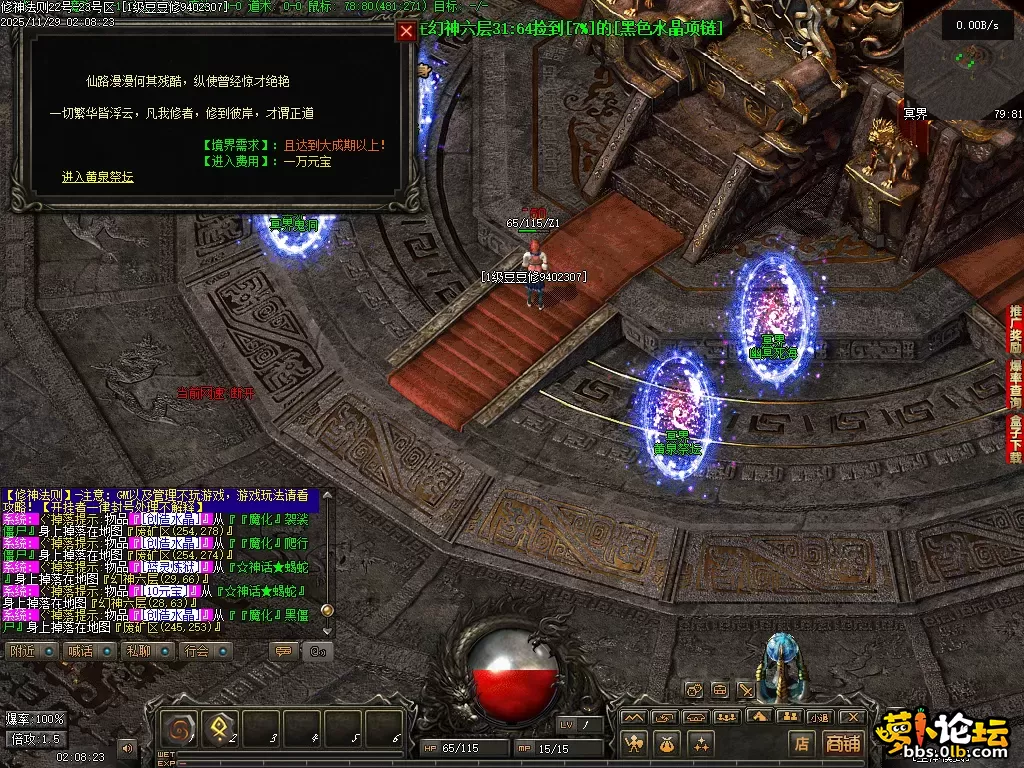Select the 私聊 private chat channel
This screenshot has width=1024, height=768.
tap(138, 651)
